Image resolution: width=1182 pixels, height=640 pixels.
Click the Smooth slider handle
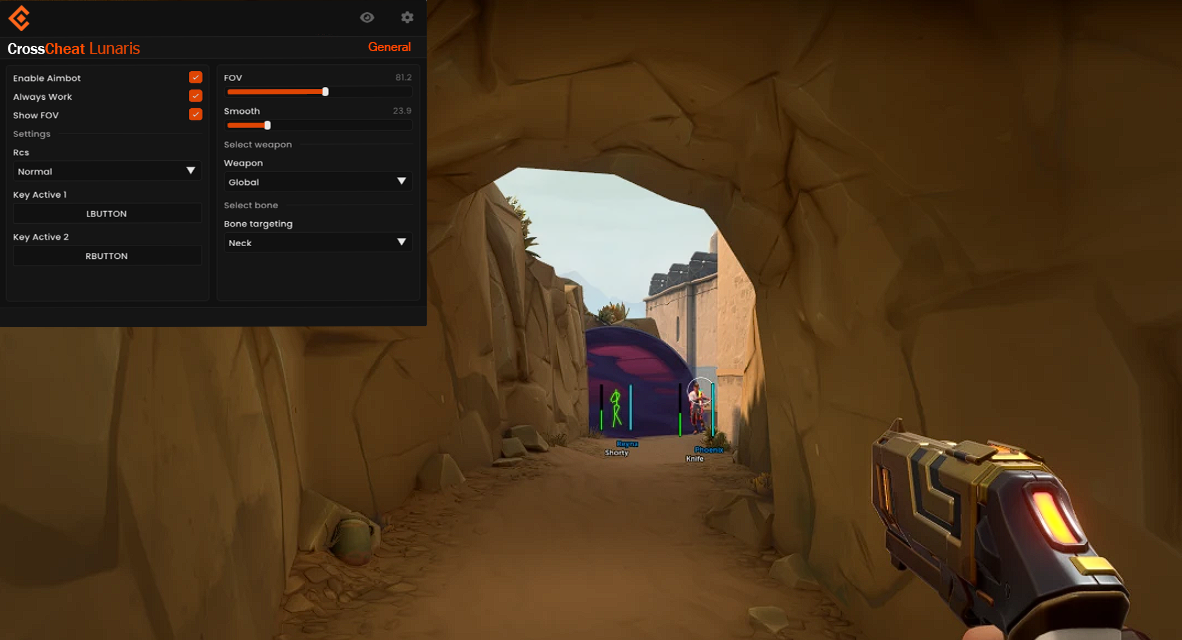point(267,125)
